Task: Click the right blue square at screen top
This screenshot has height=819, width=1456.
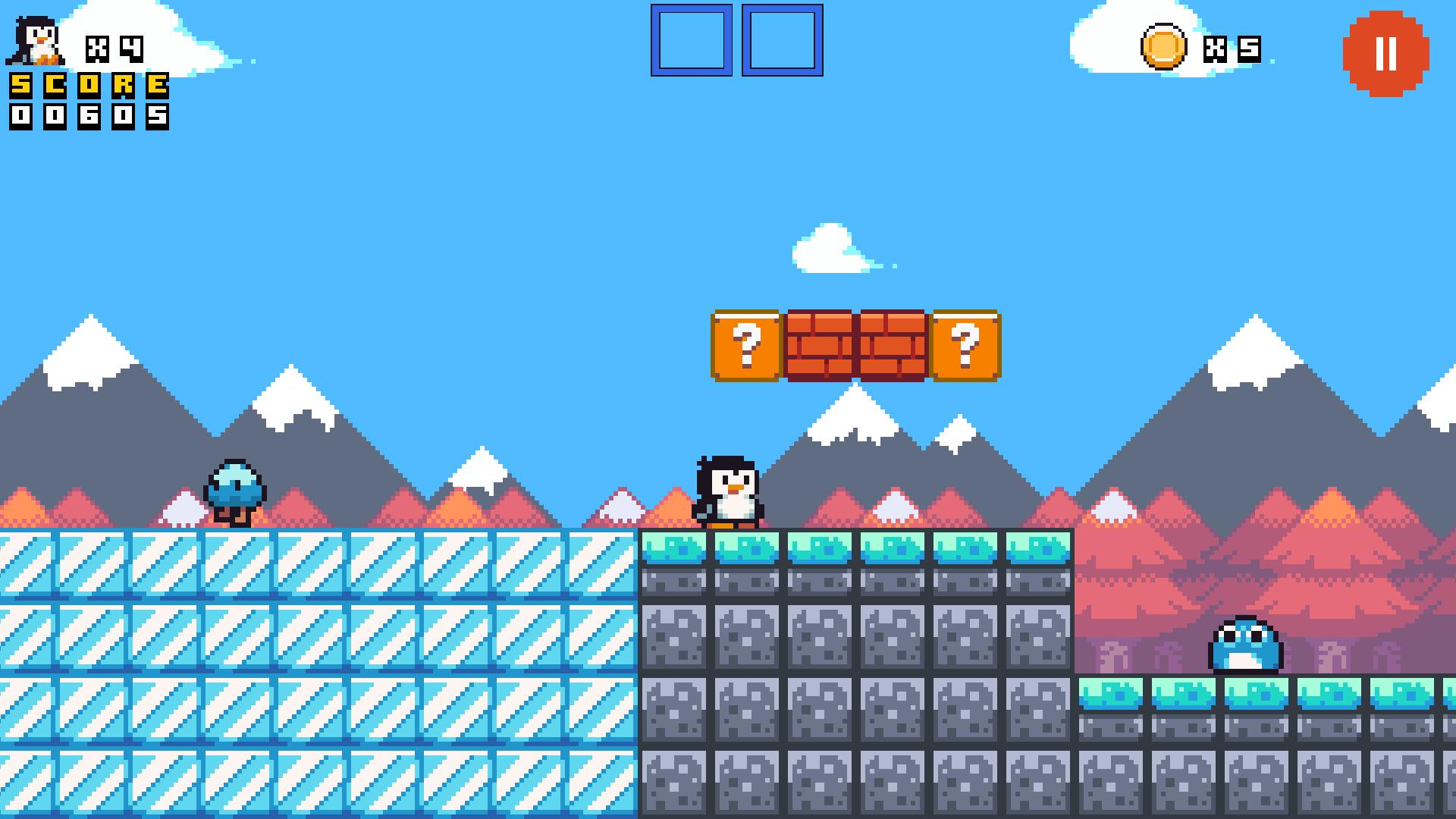Action: (783, 40)
